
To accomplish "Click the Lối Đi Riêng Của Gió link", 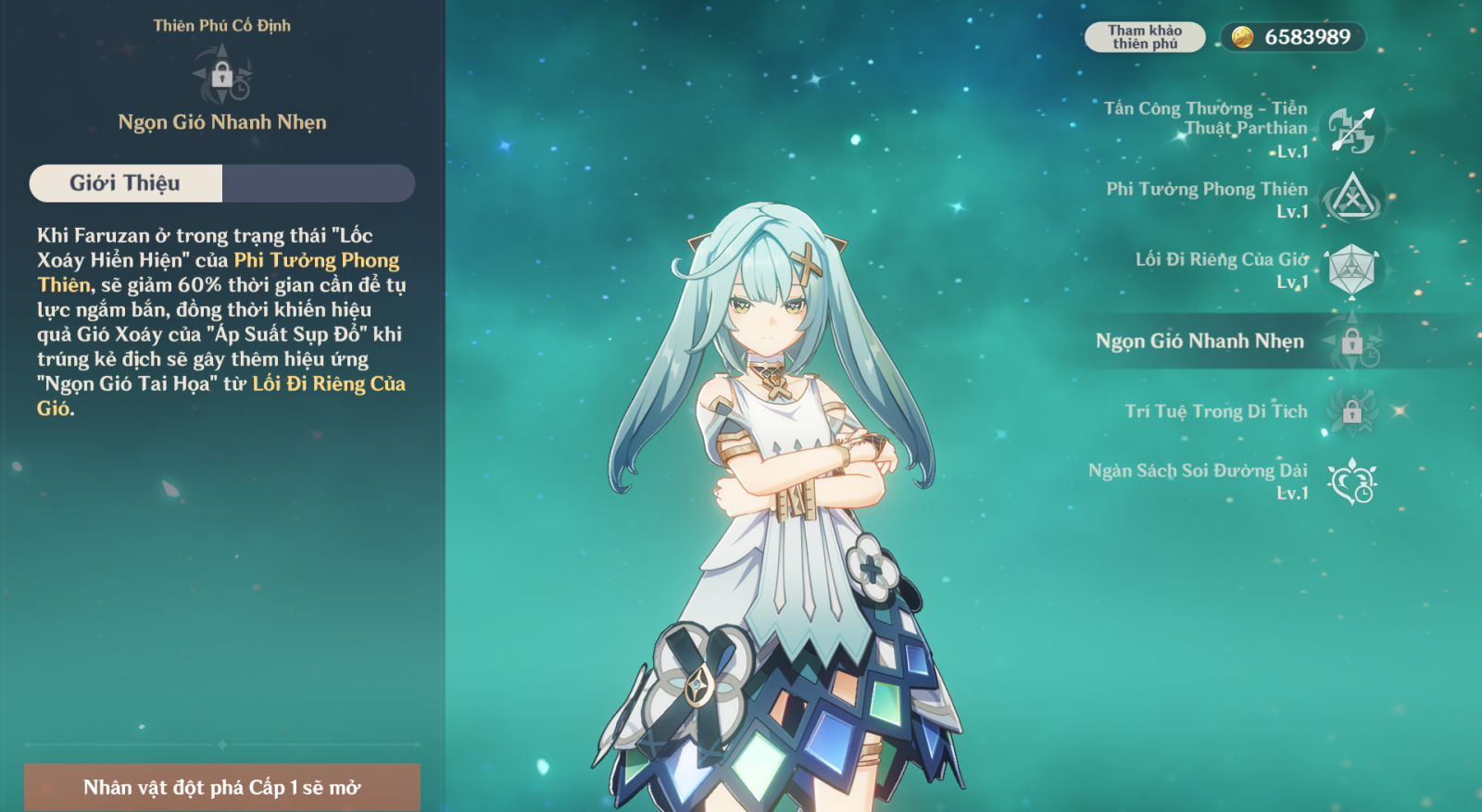I will pos(328,384).
